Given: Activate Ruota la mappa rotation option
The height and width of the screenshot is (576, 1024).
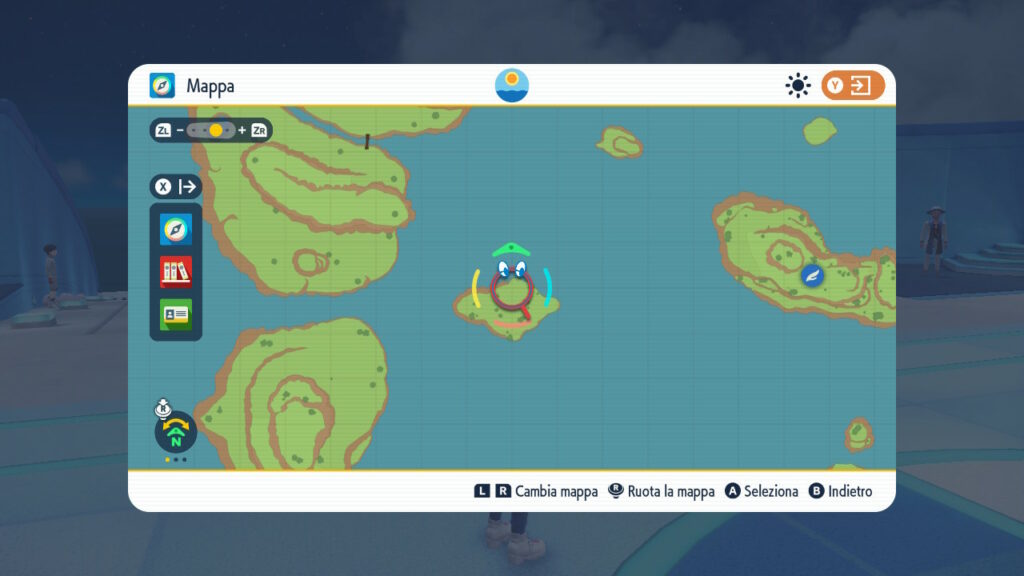Looking at the screenshot, I should point(661,491).
